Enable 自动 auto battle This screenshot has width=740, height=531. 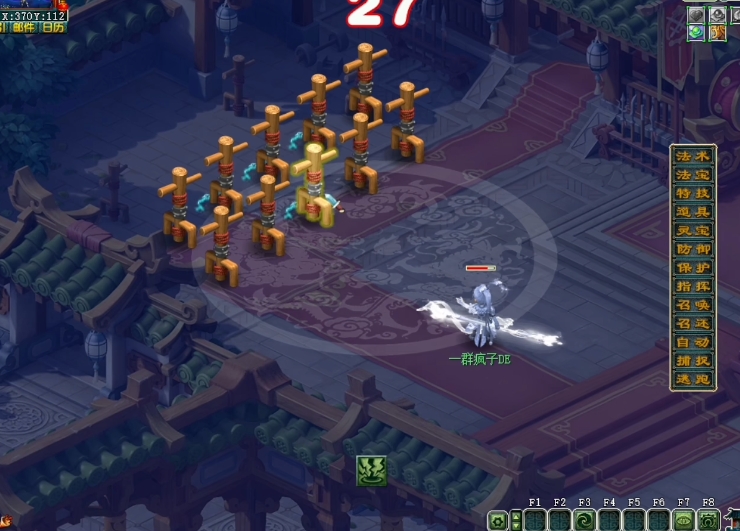pyautogui.click(x=693, y=343)
